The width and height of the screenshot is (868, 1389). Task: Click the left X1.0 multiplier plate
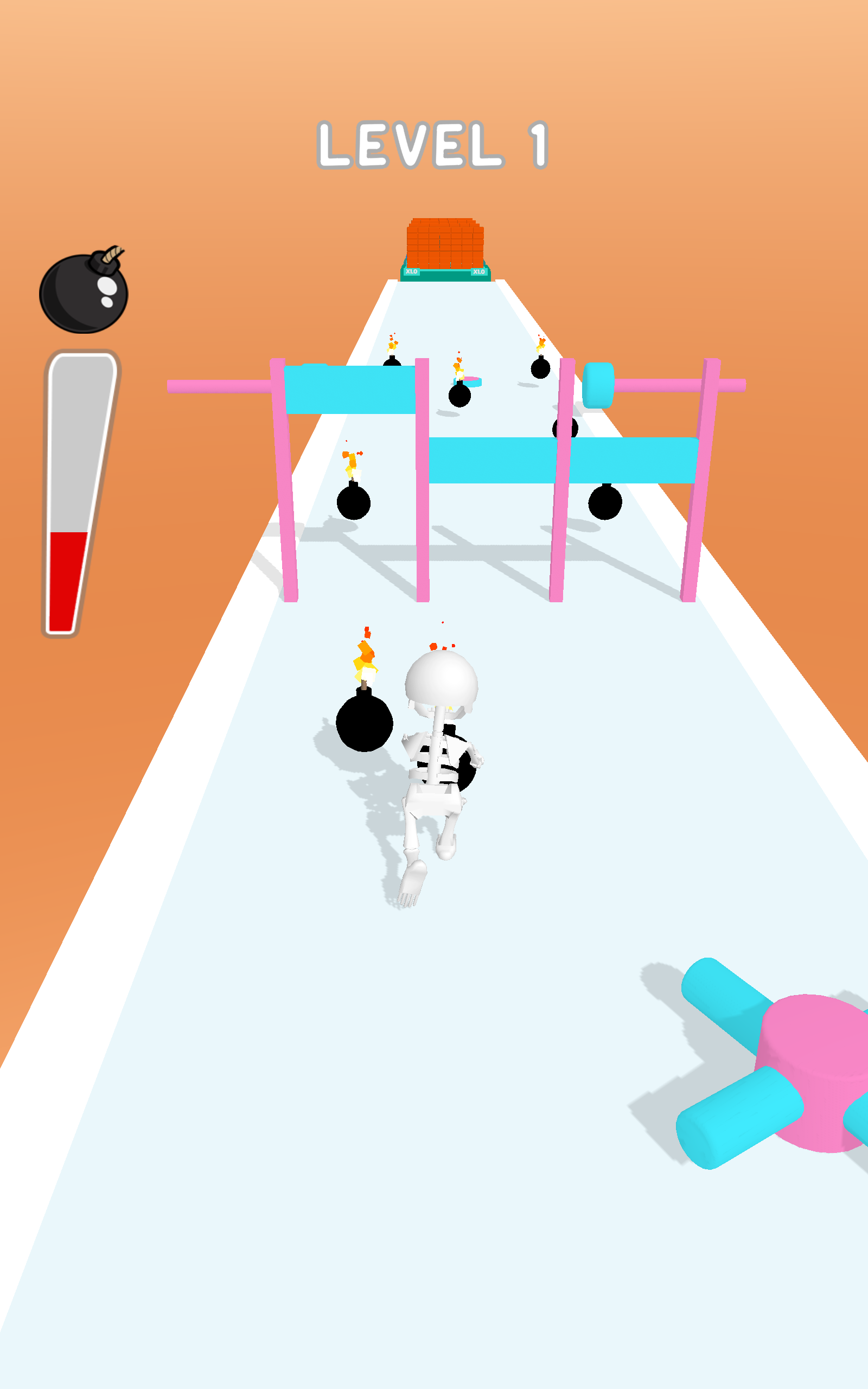[412, 272]
